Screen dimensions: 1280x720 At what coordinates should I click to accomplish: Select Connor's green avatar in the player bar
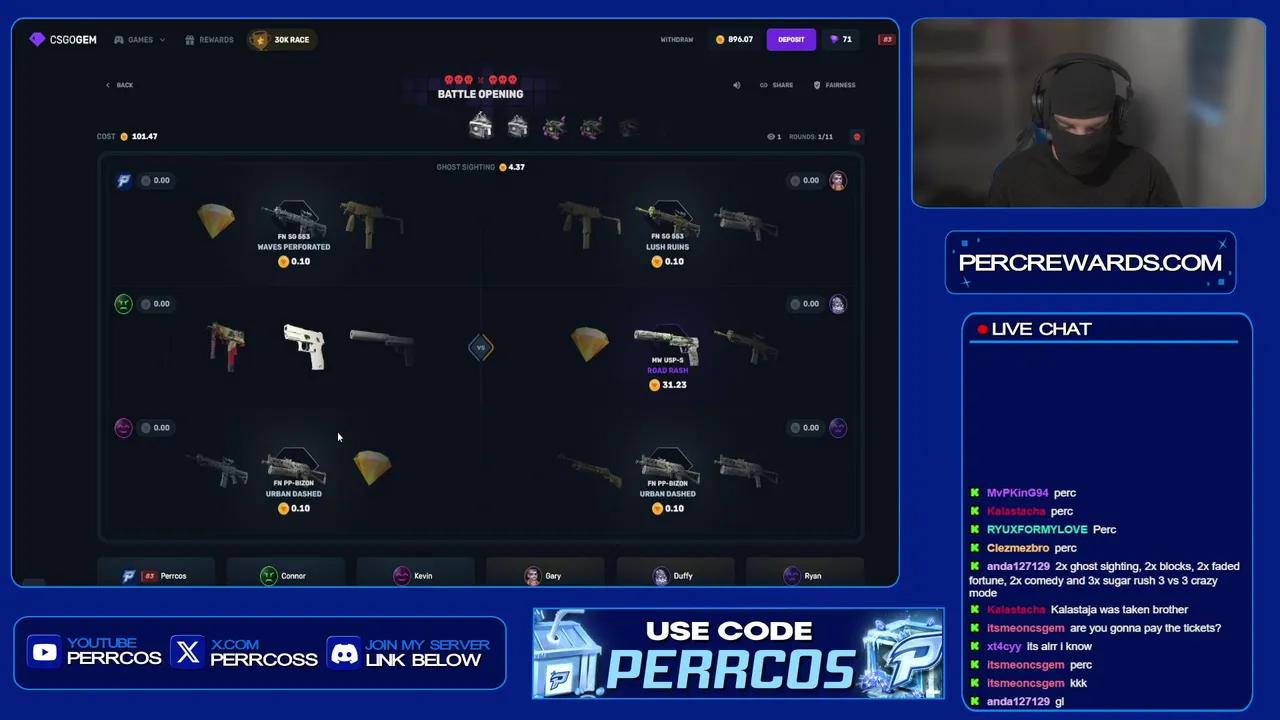268,576
